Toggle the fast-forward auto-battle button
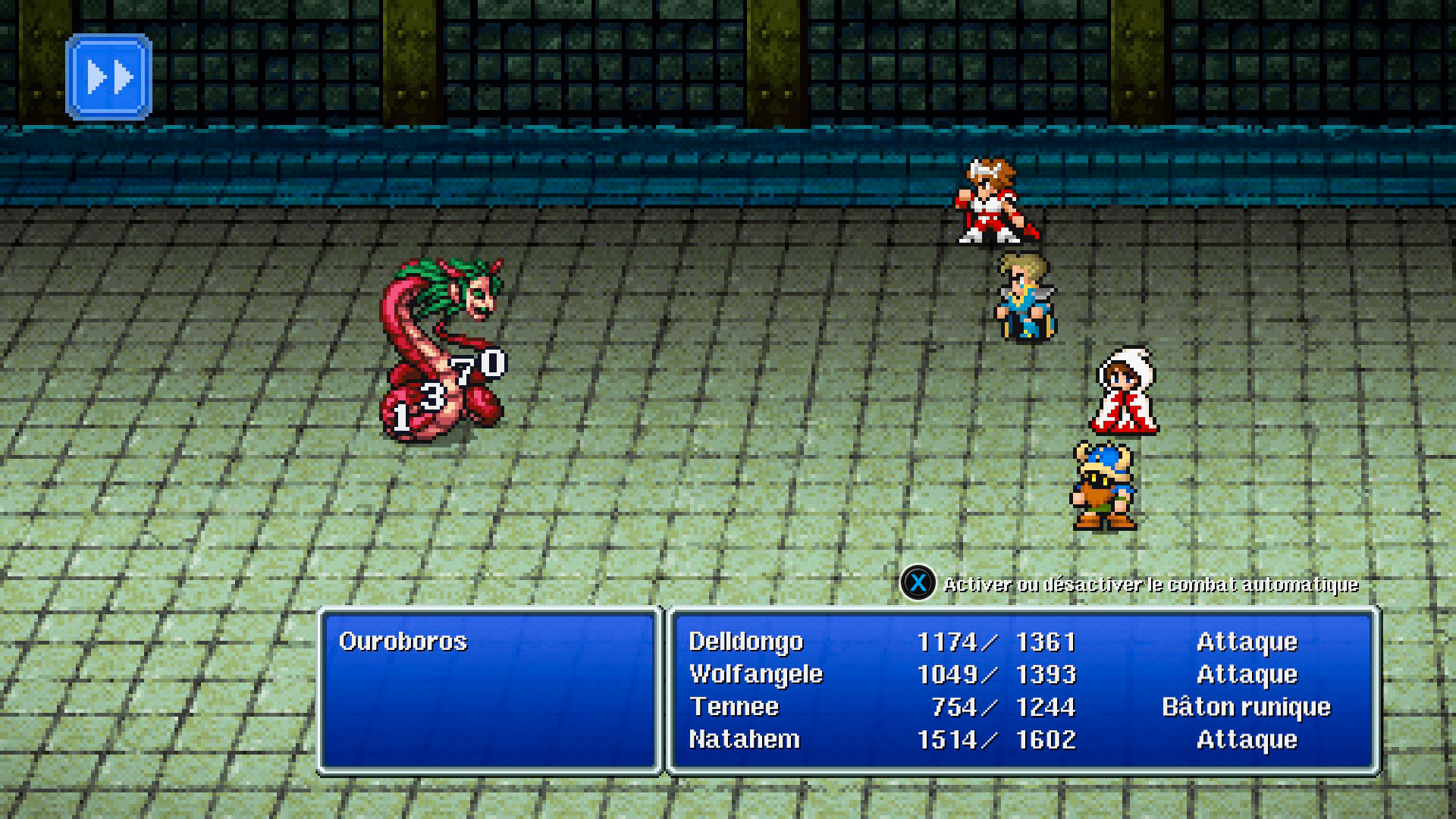1456x819 pixels. point(109,77)
